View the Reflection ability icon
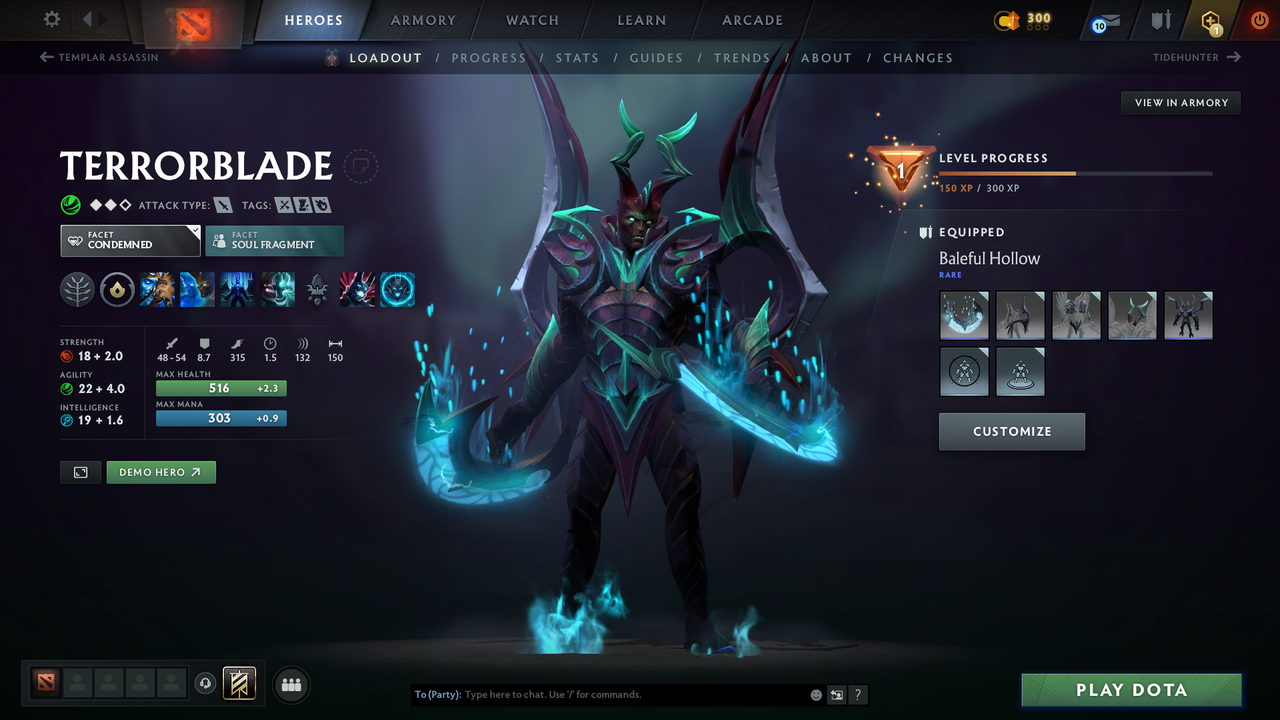Image resolution: width=1280 pixels, height=720 pixels. 158,289
